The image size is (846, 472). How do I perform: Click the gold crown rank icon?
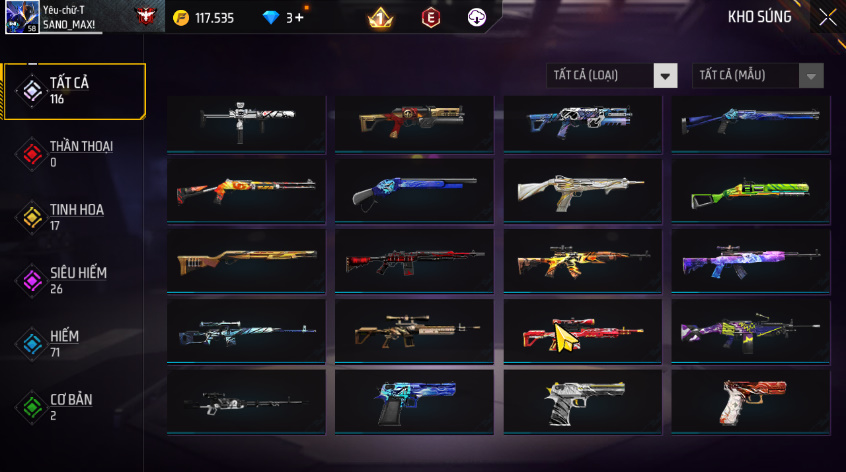pyautogui.click(x=380, y=18)
